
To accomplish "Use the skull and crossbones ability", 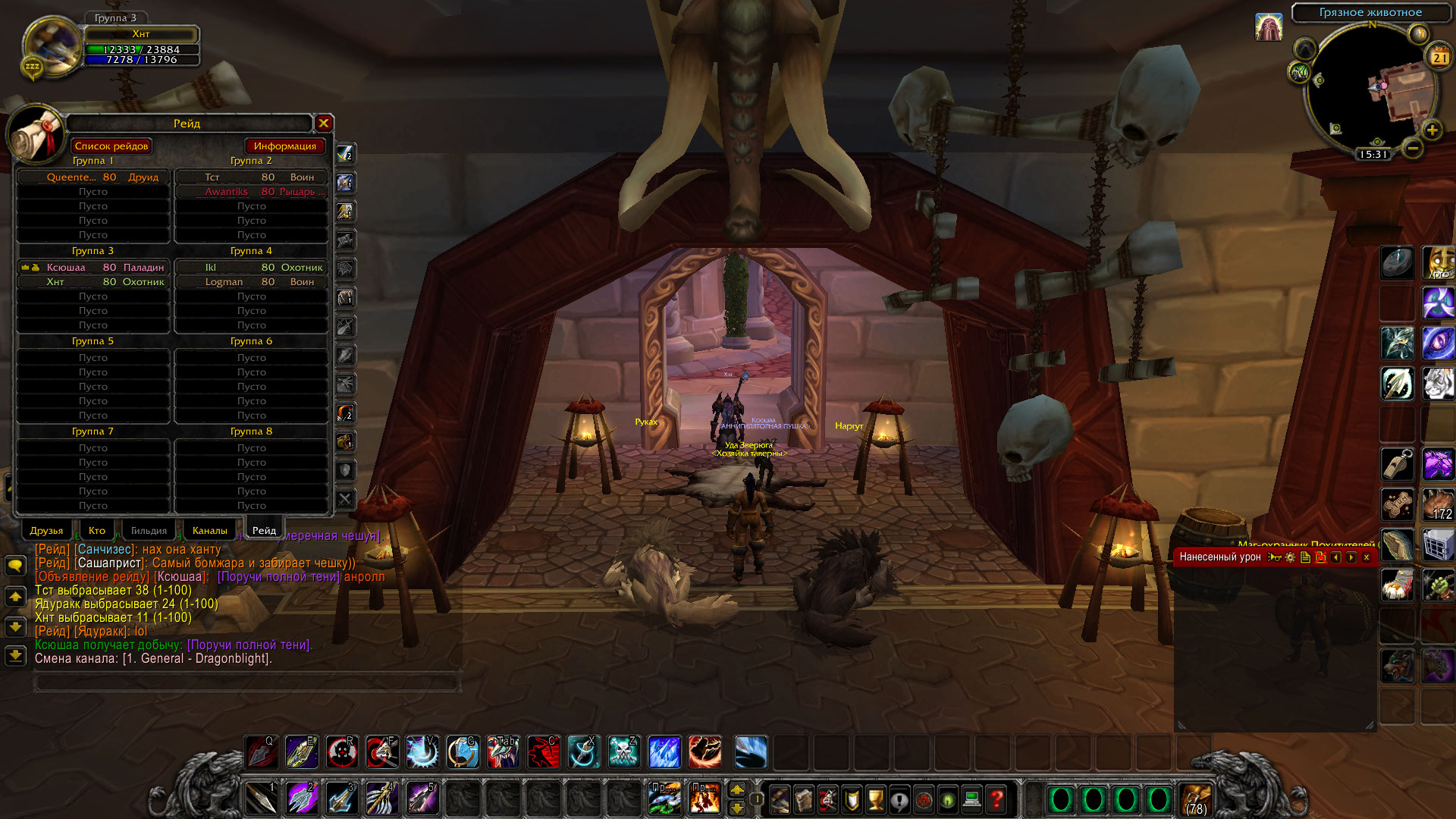I will click(x=623, y=752).
